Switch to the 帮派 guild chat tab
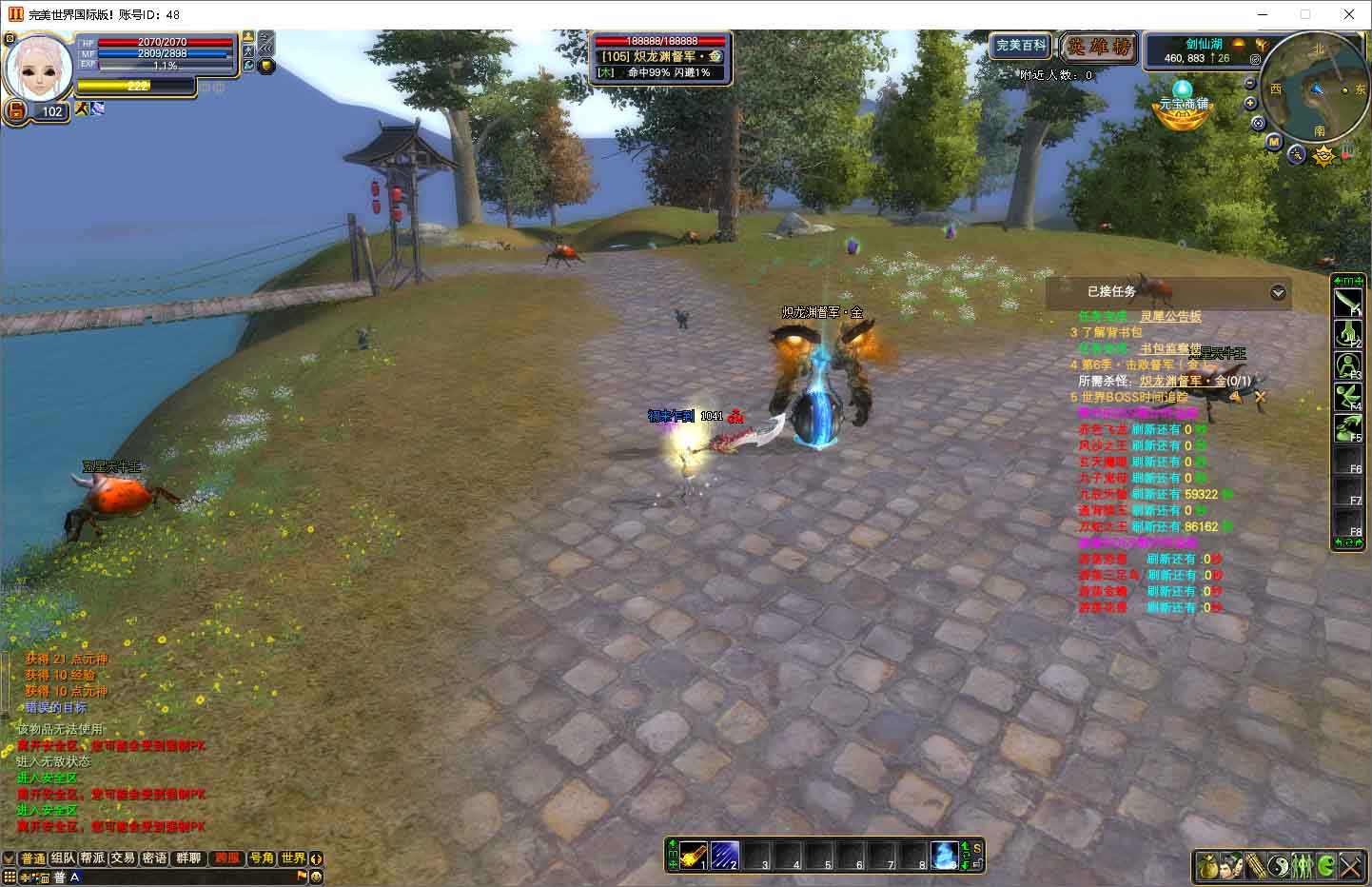Viewport: 1372px width, 887px height. [92, 858]
